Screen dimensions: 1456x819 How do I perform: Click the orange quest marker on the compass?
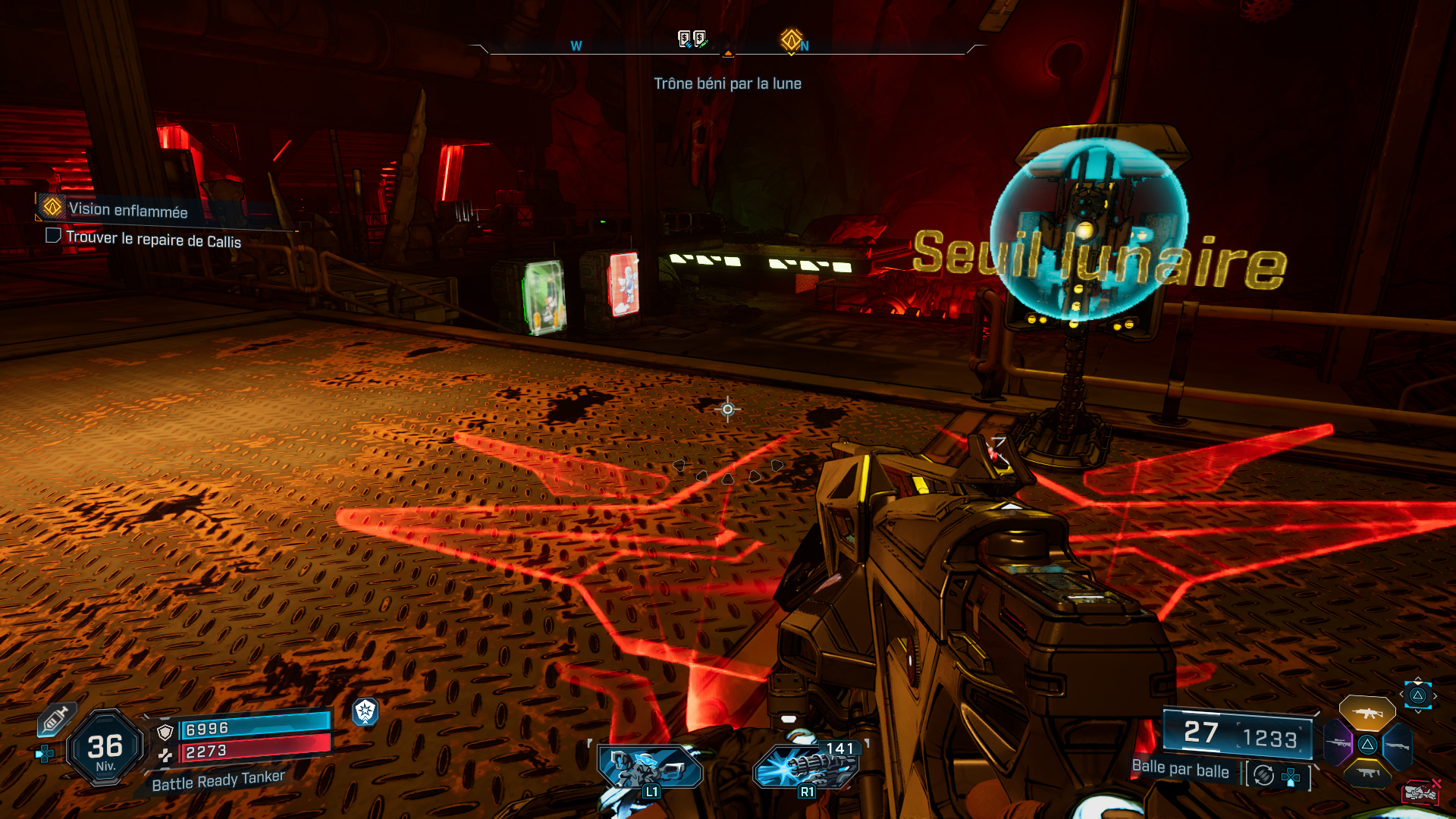tap(791, 39)
